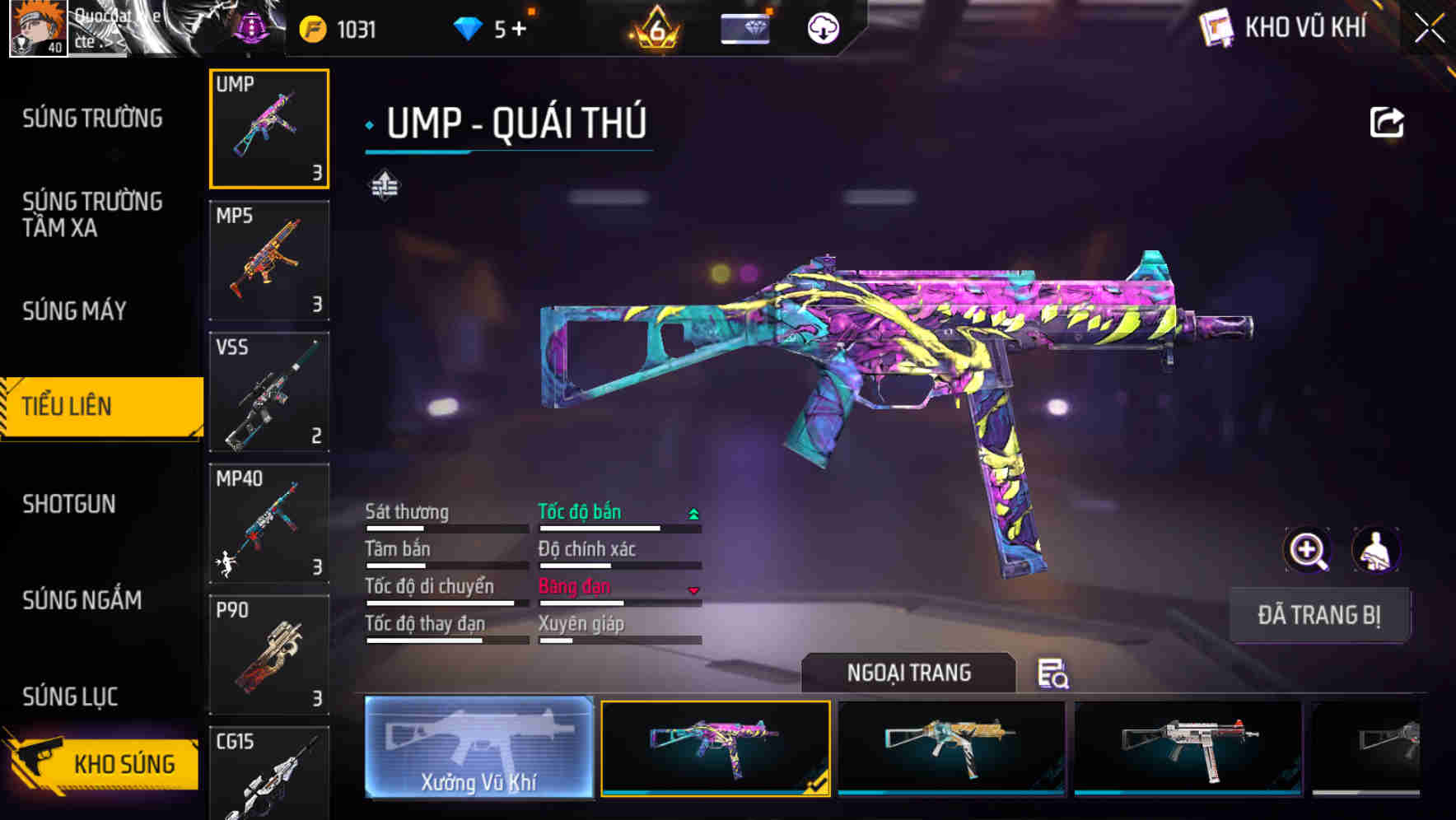Open the Súng Lục category
The height and width of the screenshot is (820, 1456).
[70, 697]
